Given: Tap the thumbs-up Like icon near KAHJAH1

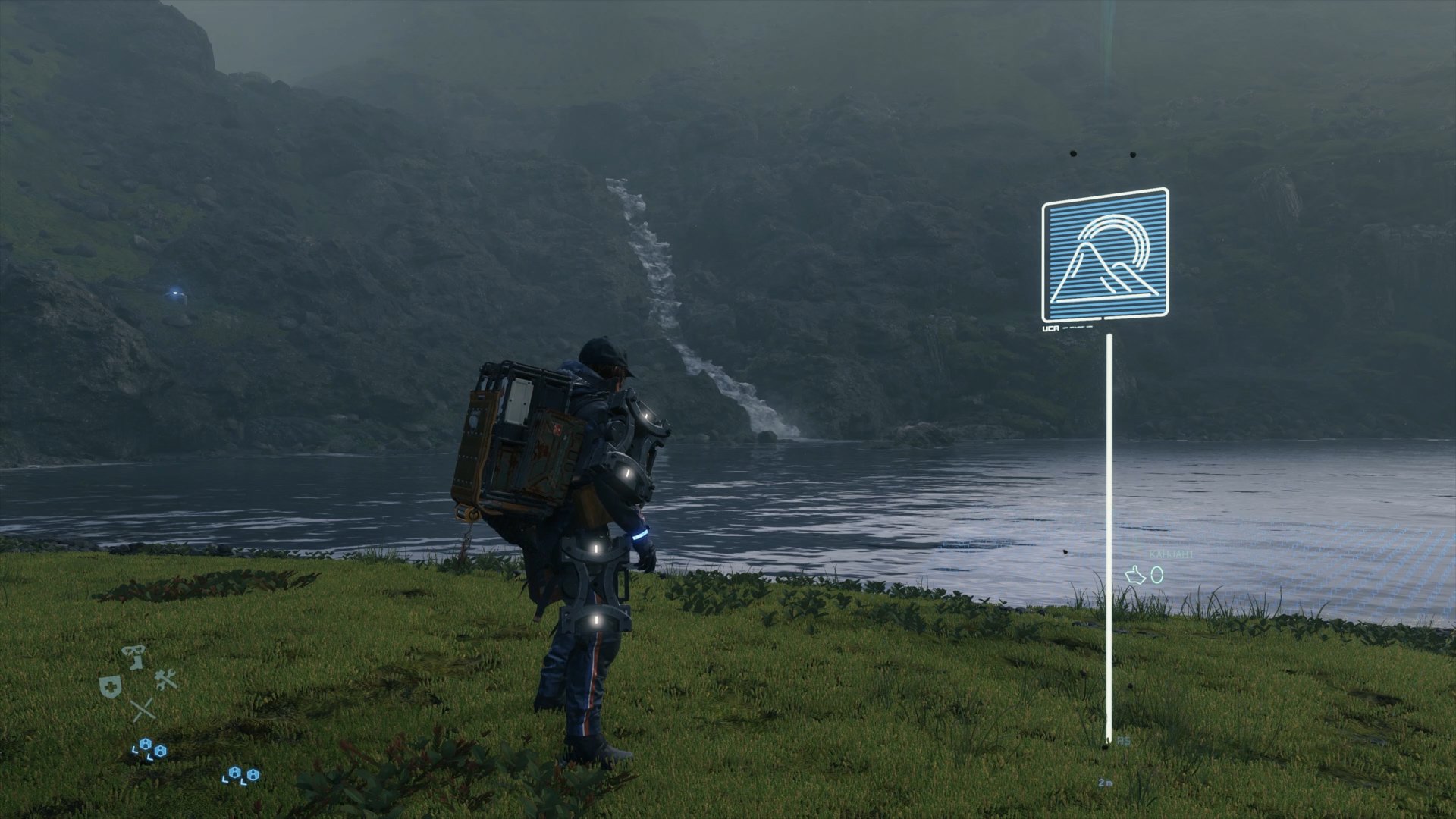Looking at the screenshot, I should click(x=1136, y=576).
